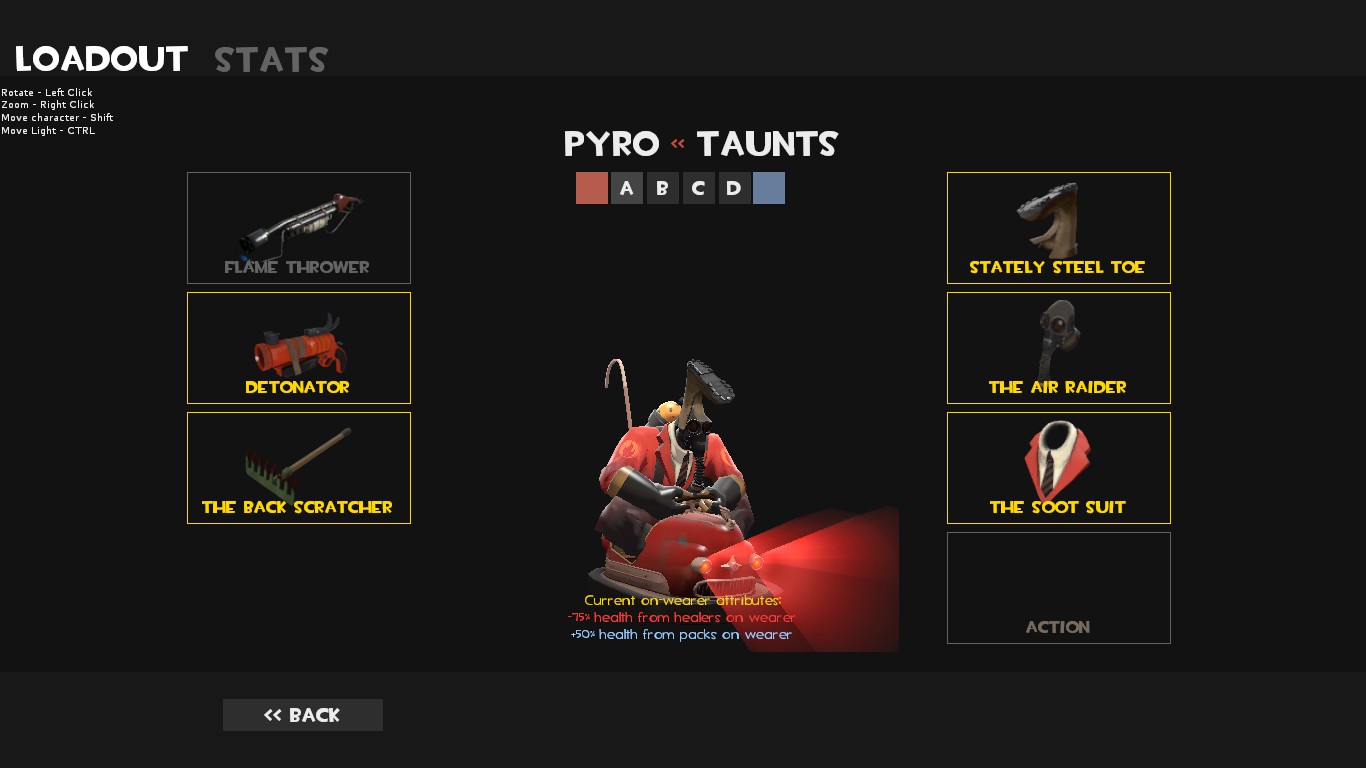The image size is (1366, 768).
Task: Click the empty Action item slot
Action: (1058, 587)
